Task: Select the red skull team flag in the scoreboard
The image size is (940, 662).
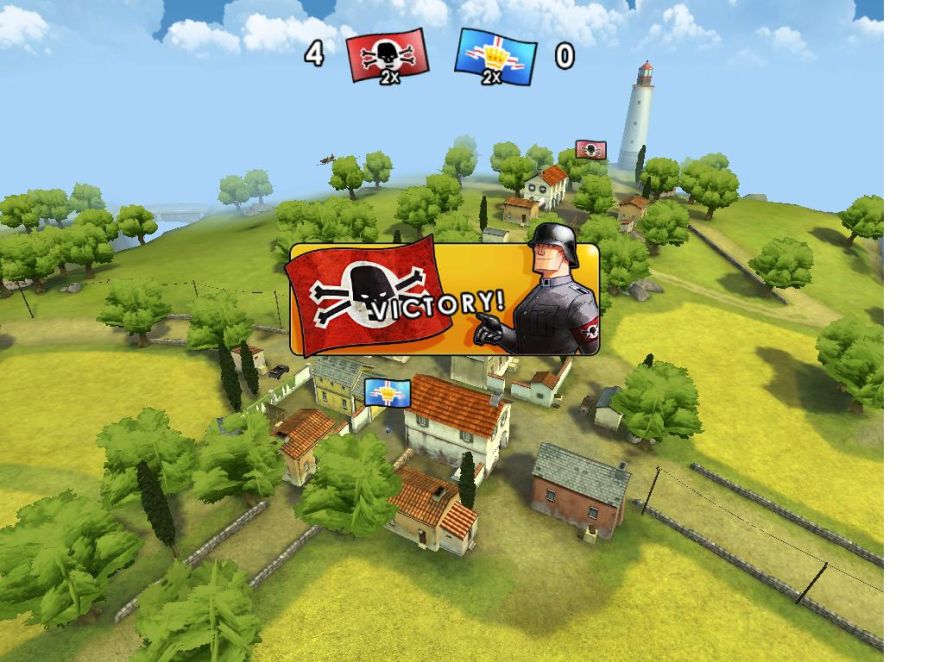Action: click(388, 55)
